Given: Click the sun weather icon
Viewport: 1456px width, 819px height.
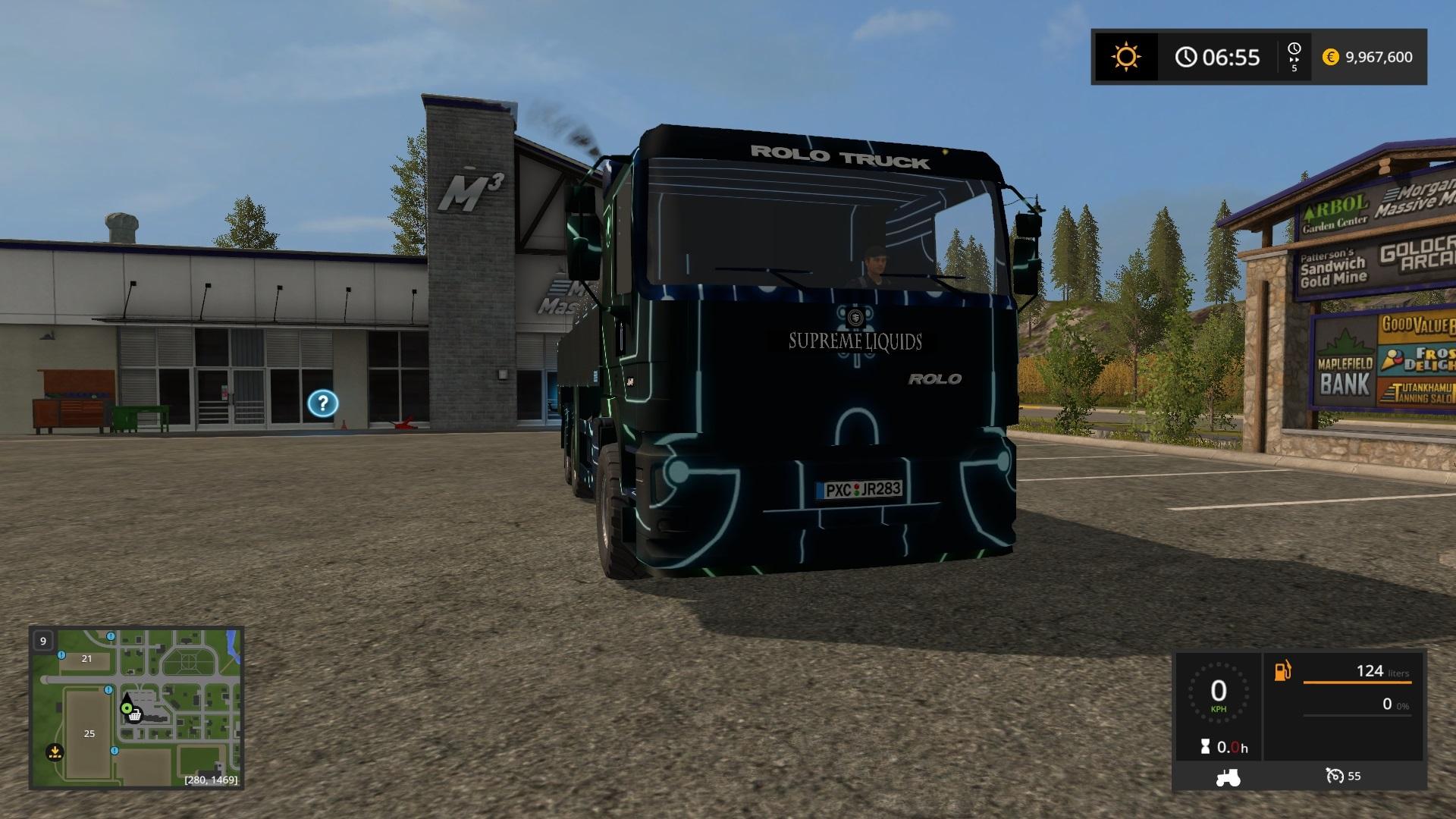Looking at the screenshot, I should 1125,57.
